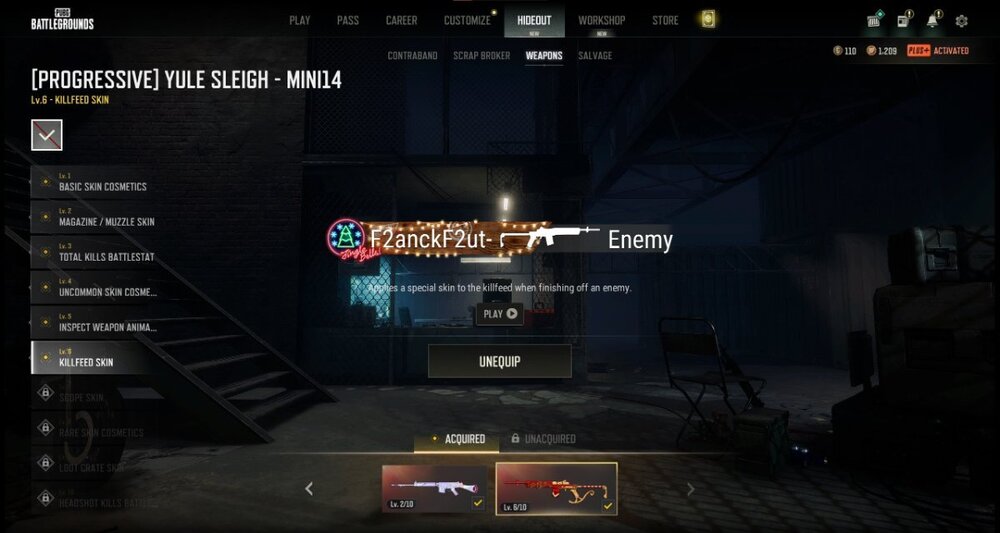
Task: Show the Unacquired skins list
Action: (x=543, y=439)
